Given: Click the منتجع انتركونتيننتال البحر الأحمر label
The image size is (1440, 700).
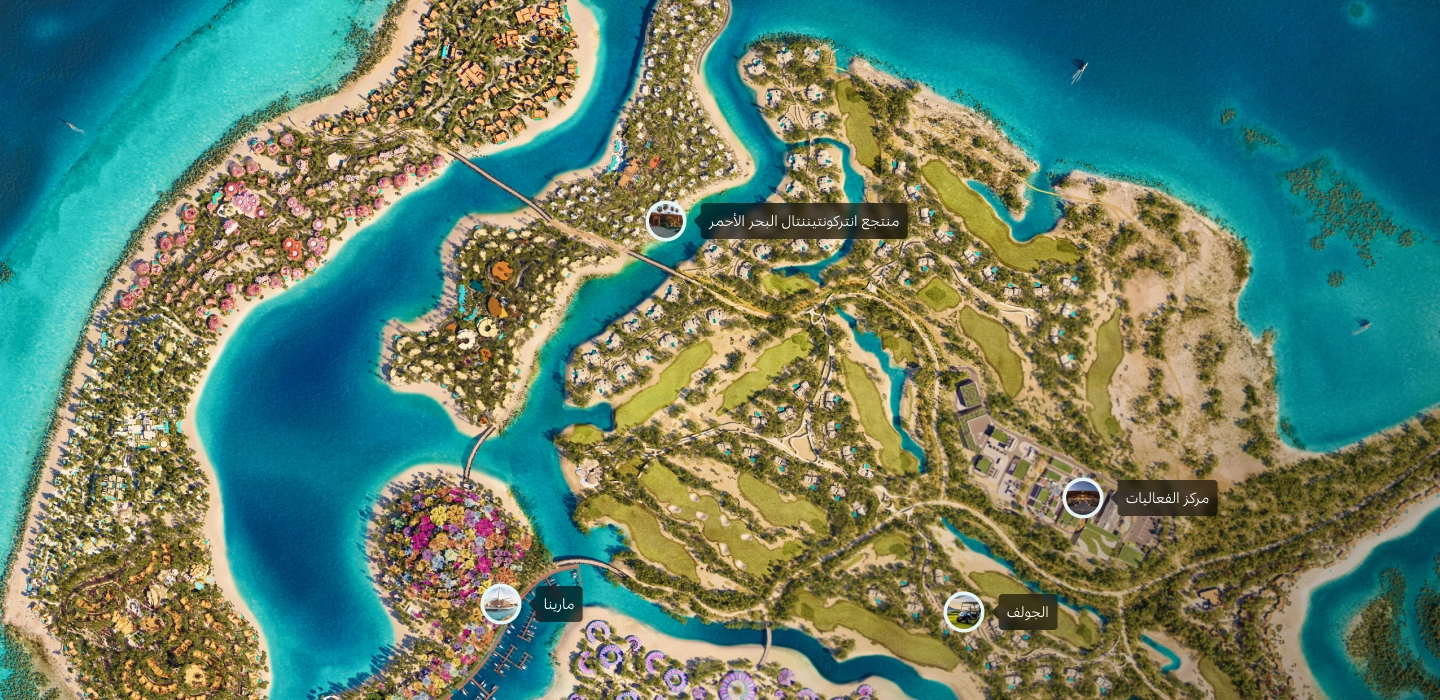Looking at the screenshot, I should (x=804, y=221).
